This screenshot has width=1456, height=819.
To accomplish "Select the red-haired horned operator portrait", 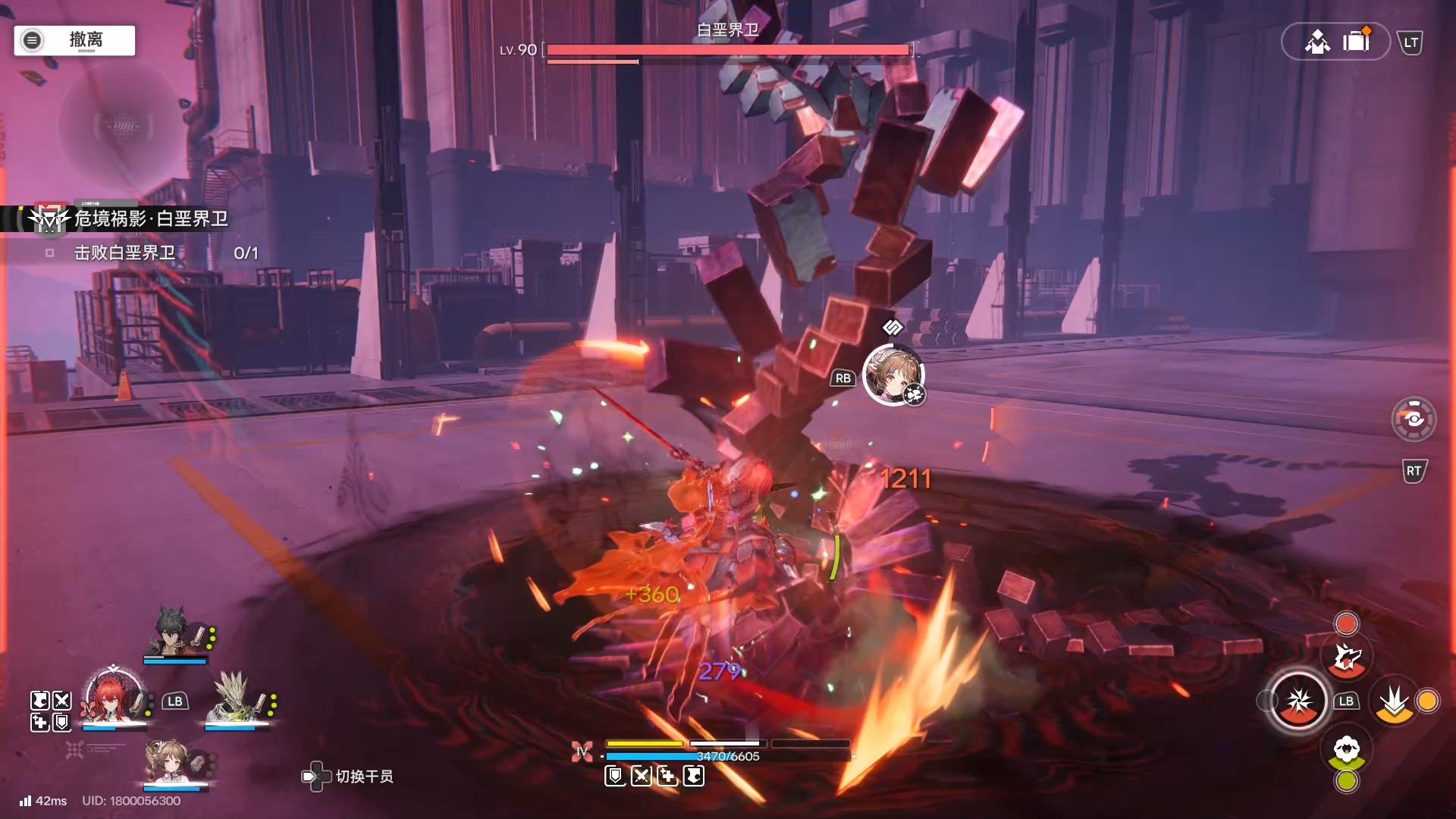I will (x=114, y=698).
